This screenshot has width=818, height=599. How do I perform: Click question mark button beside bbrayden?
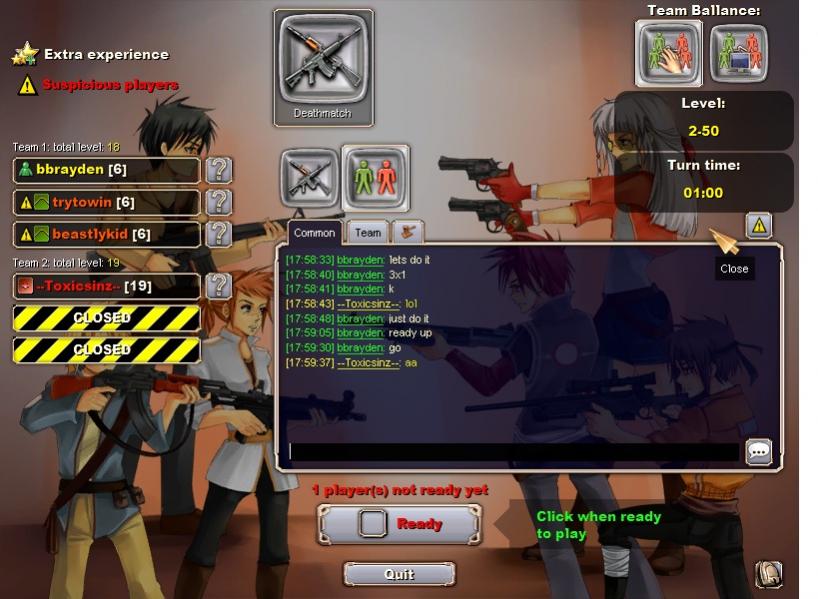pyautogui.click(x=219, y=170)
